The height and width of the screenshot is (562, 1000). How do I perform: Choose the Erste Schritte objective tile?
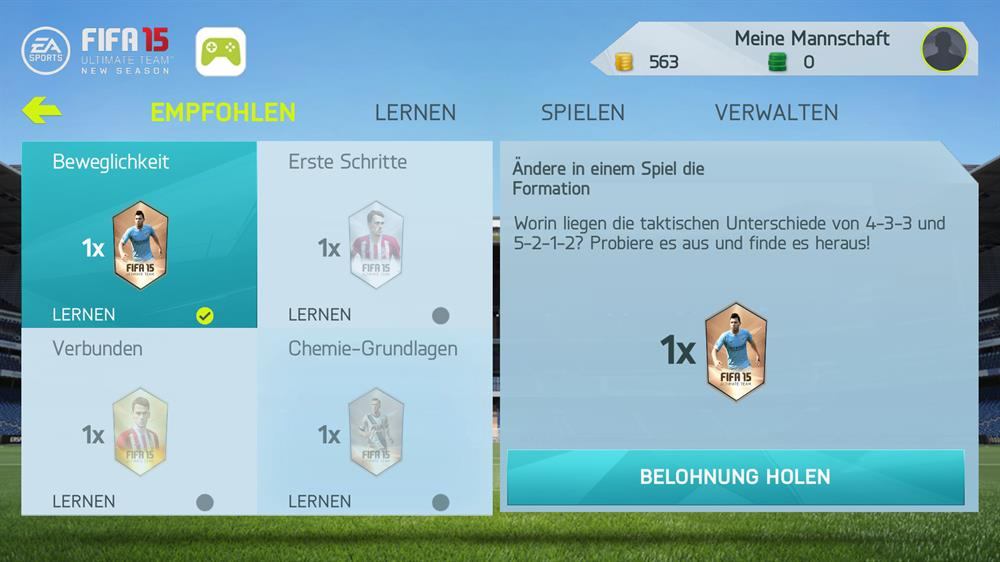375,235
